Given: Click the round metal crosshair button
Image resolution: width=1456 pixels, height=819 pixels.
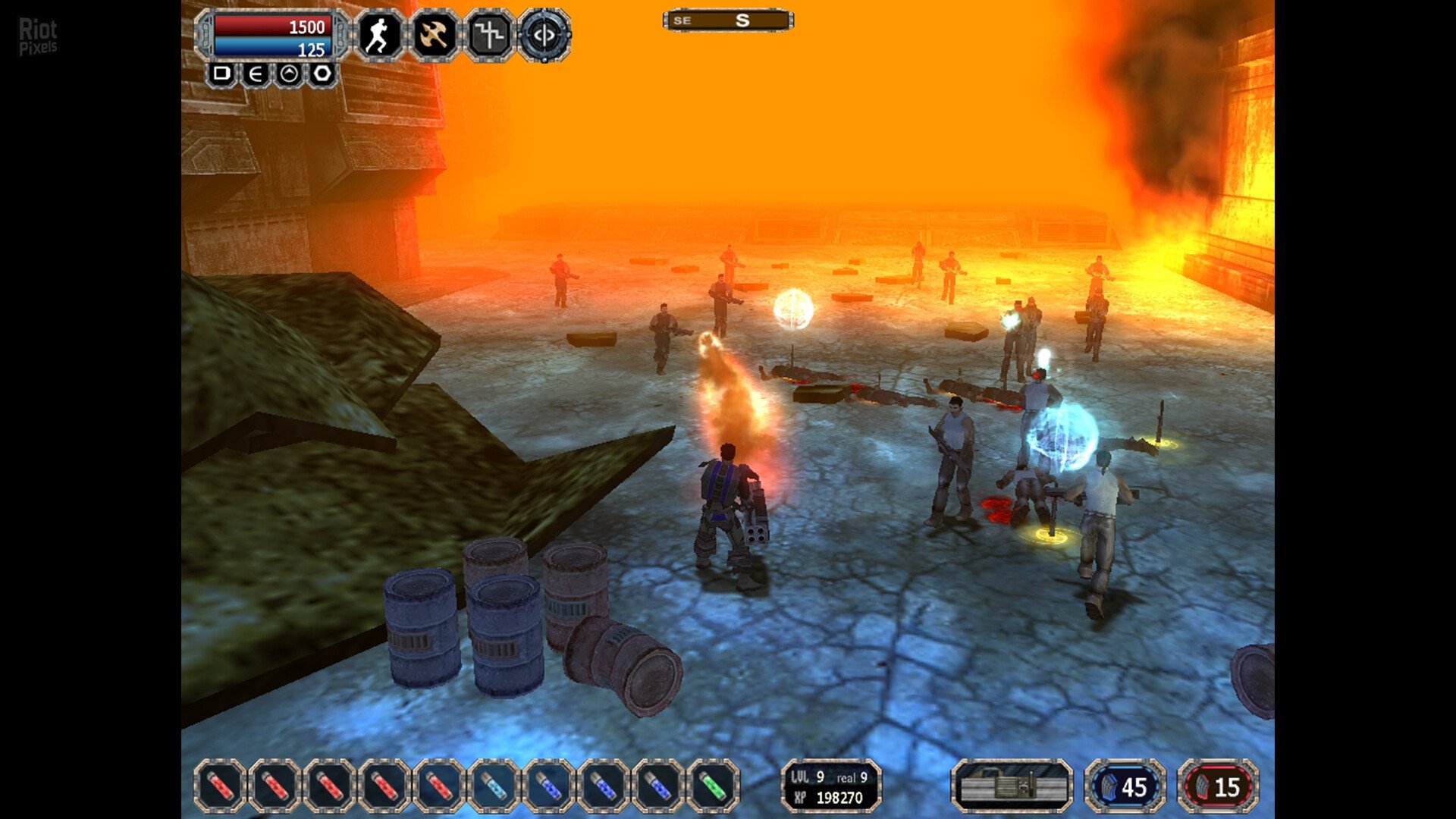Looking at the screenshot, I should point(544,35).
